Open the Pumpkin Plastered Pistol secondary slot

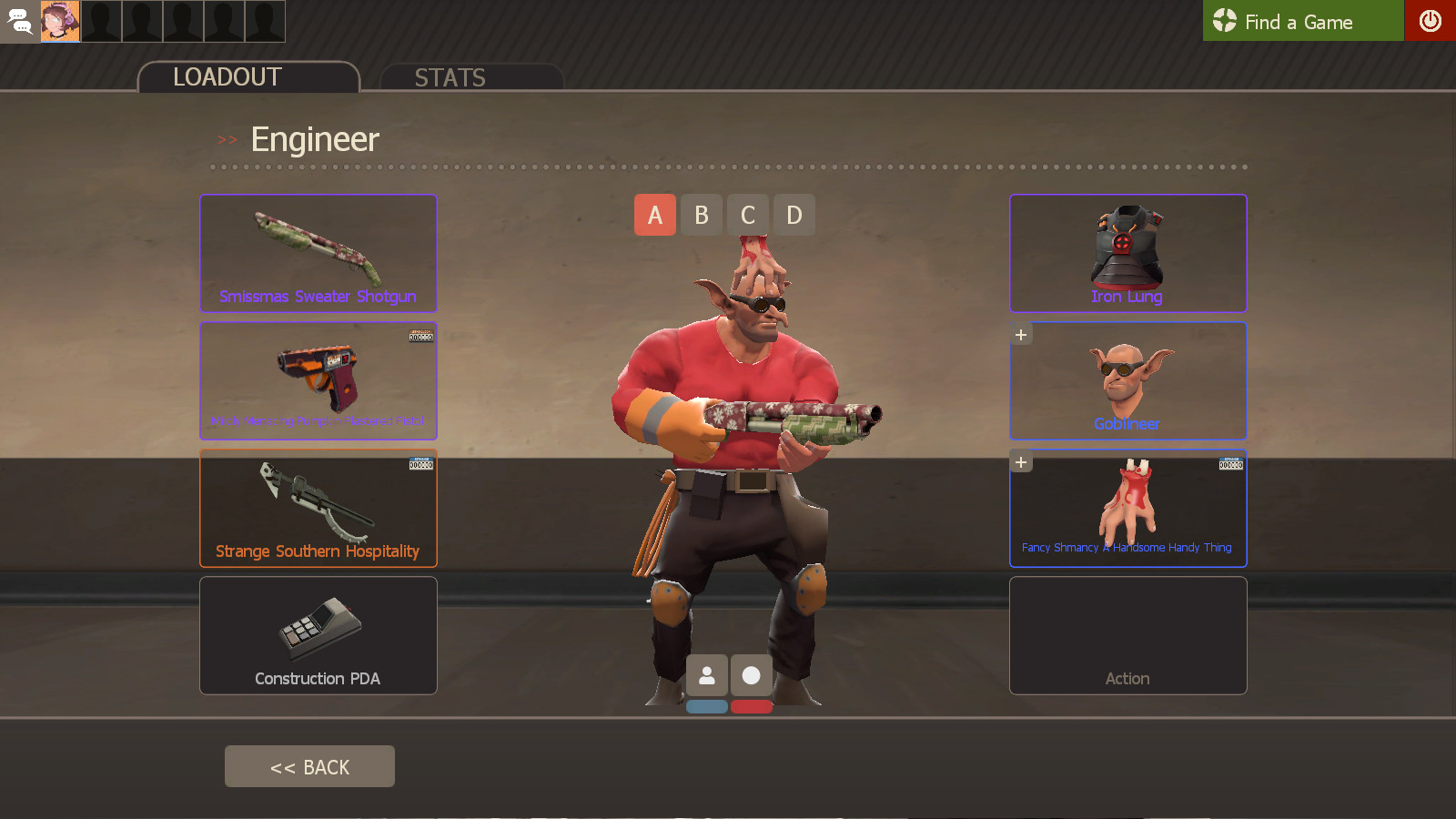[318, 380]
